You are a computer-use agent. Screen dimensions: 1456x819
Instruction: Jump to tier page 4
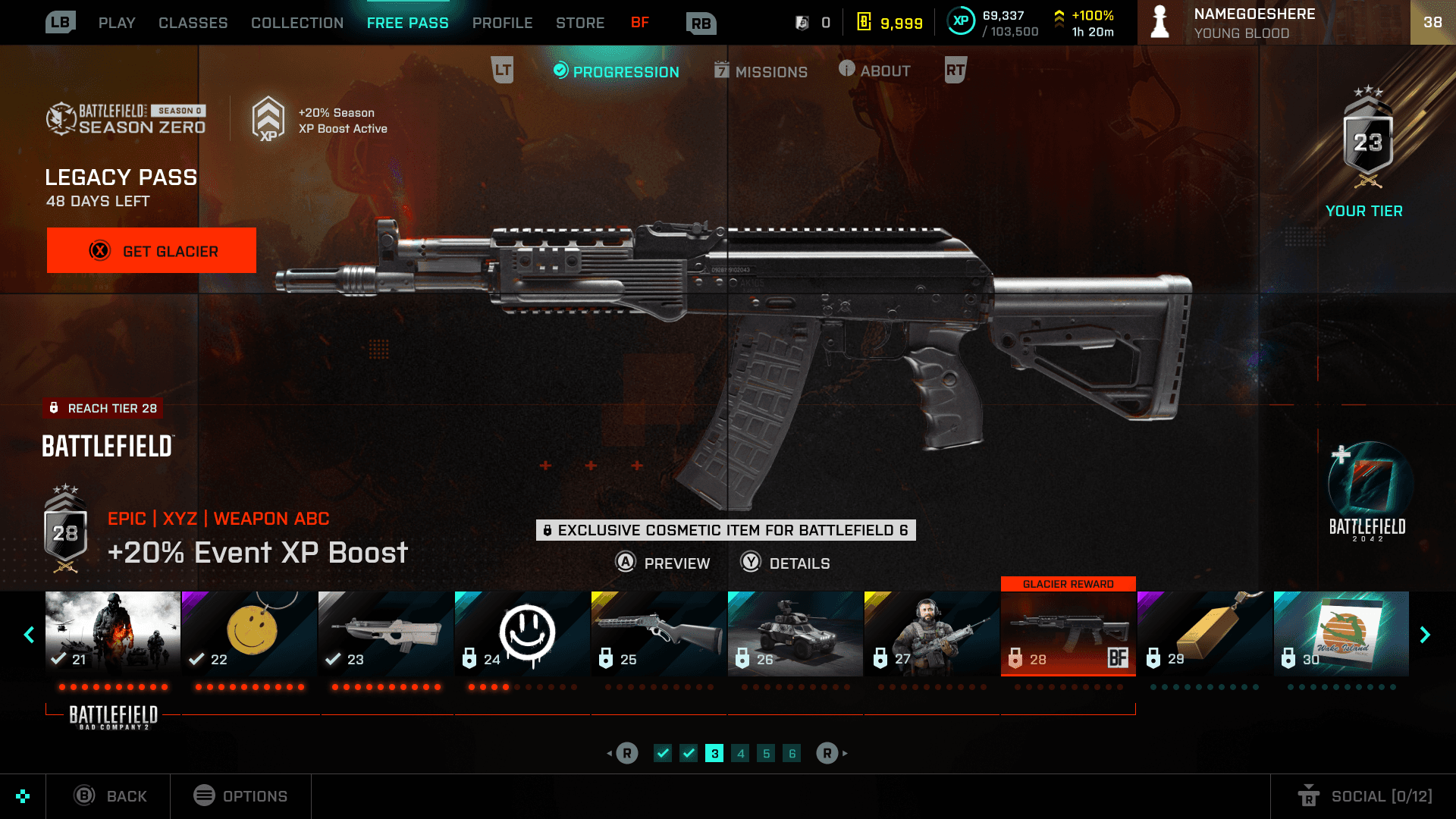point(741,753)
